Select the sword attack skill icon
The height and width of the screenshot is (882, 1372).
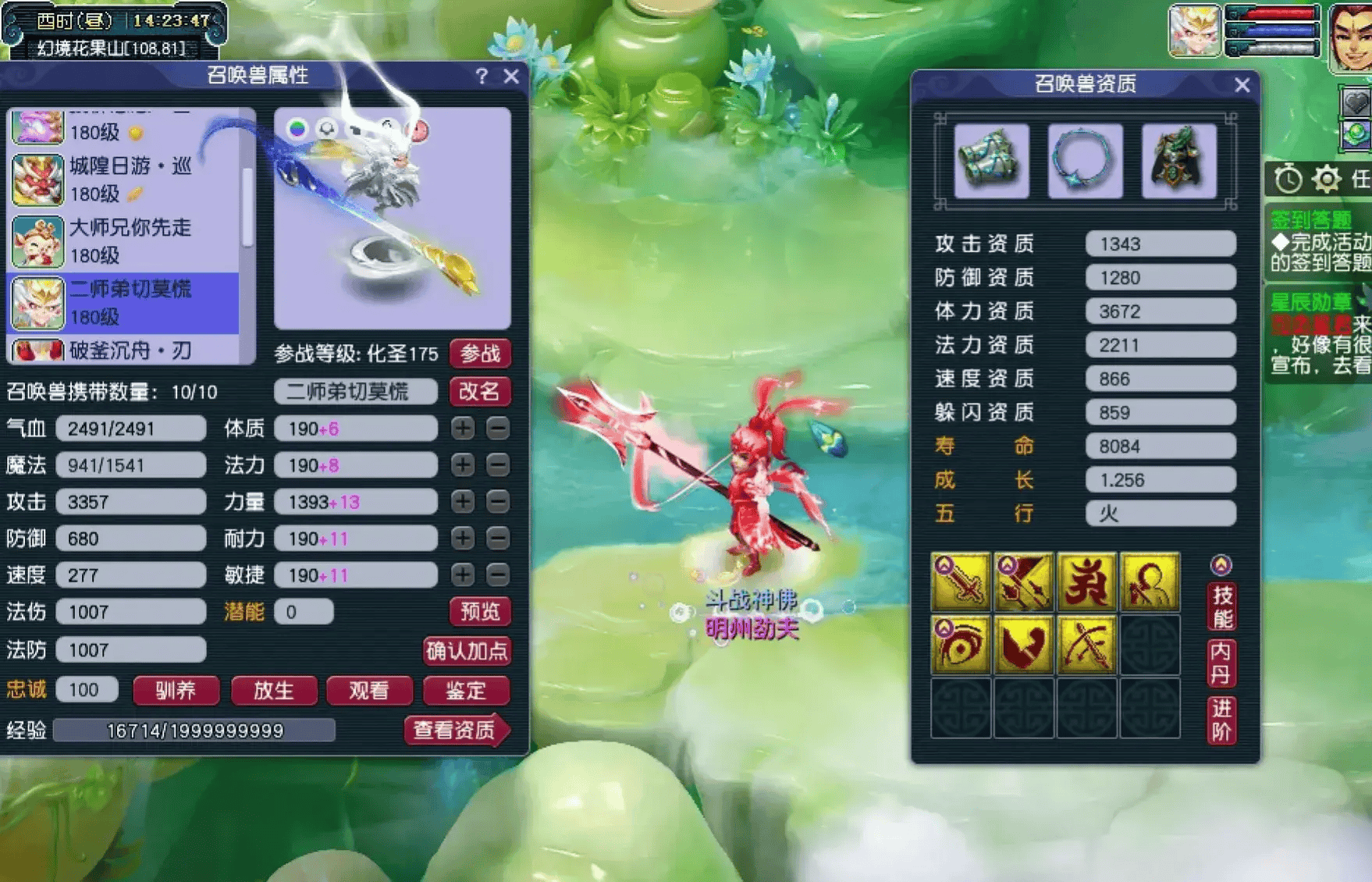click(x=962, y=582)
